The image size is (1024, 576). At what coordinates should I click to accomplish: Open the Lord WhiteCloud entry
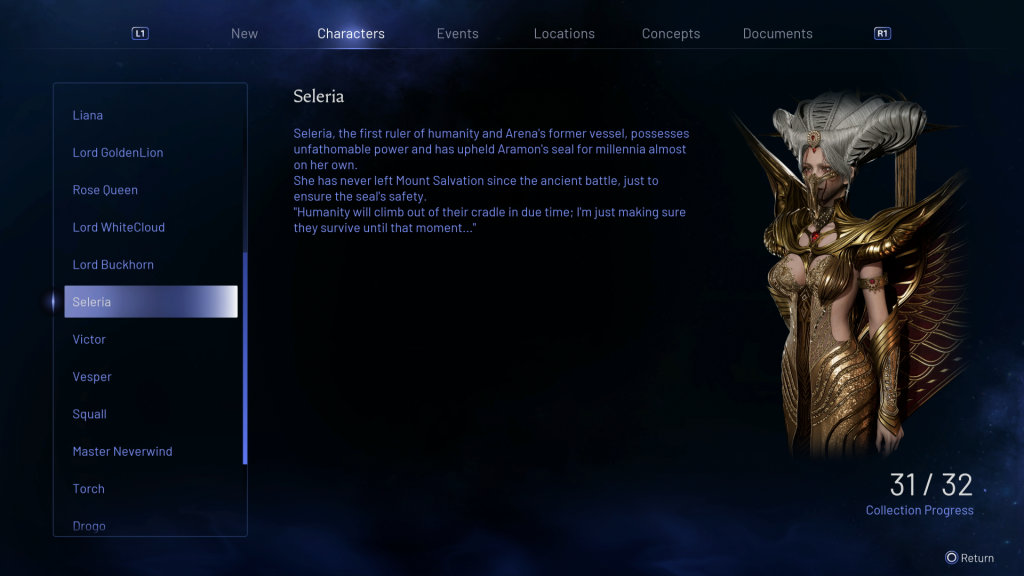click(x=118, y=227)
